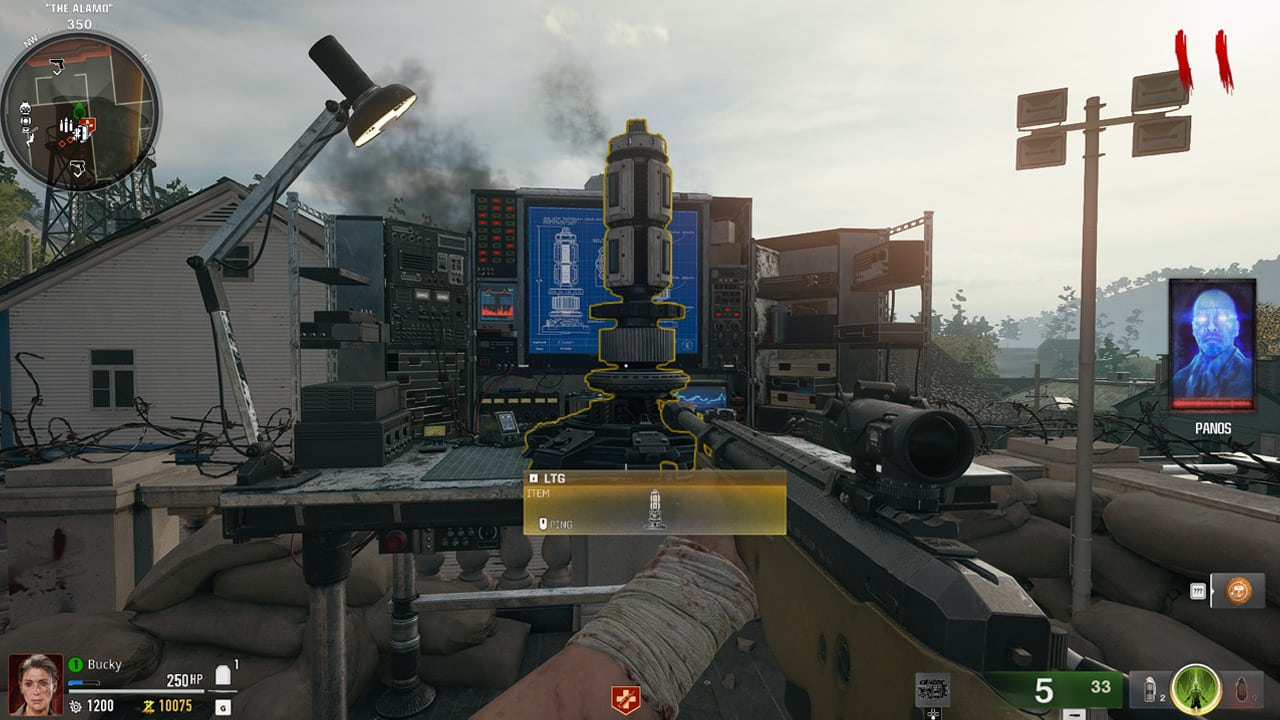Viewport: 1280px width, 720px height.
Task: Select the ammo crate icon on the minimap
Action: [x=66, y=125]
